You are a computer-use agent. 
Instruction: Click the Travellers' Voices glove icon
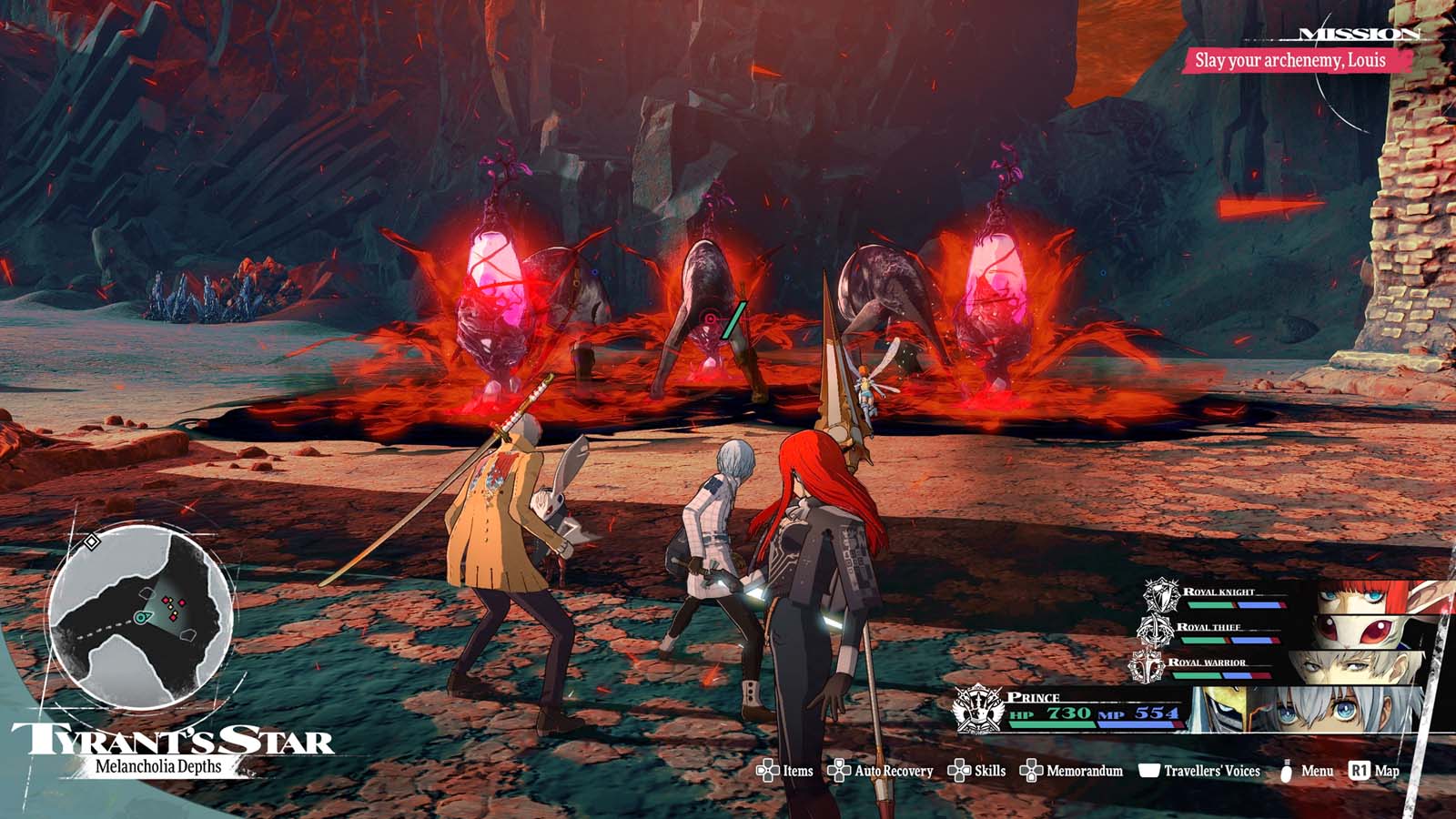point(1148,770)
